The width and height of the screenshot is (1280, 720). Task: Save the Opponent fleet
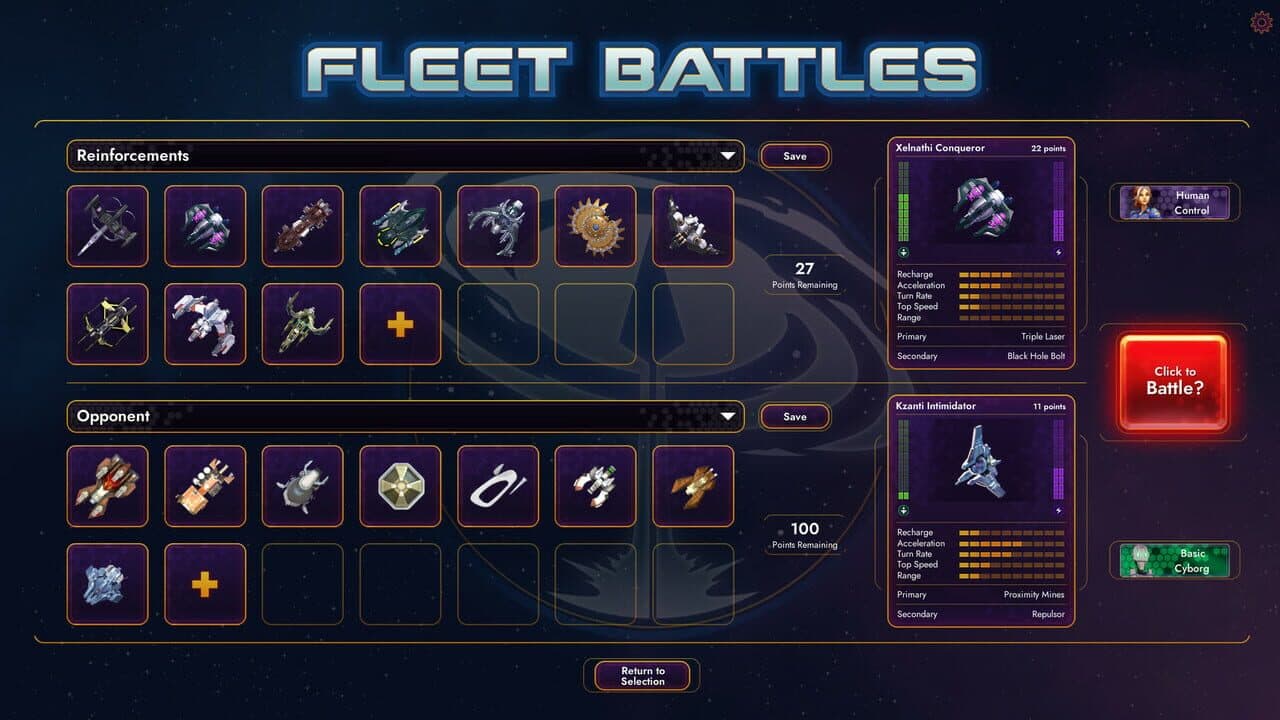click(x=795, y=416)
